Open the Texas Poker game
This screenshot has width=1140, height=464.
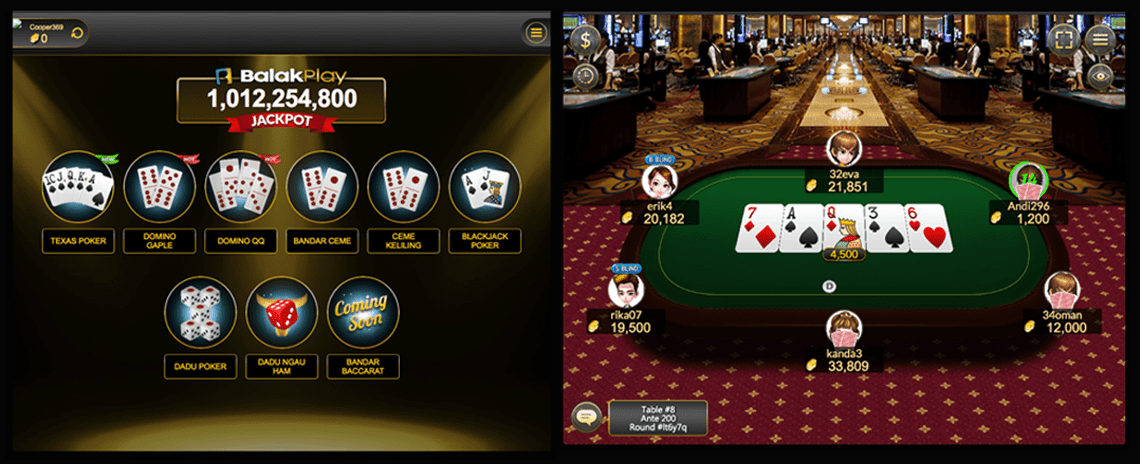[x=78, y=186]
